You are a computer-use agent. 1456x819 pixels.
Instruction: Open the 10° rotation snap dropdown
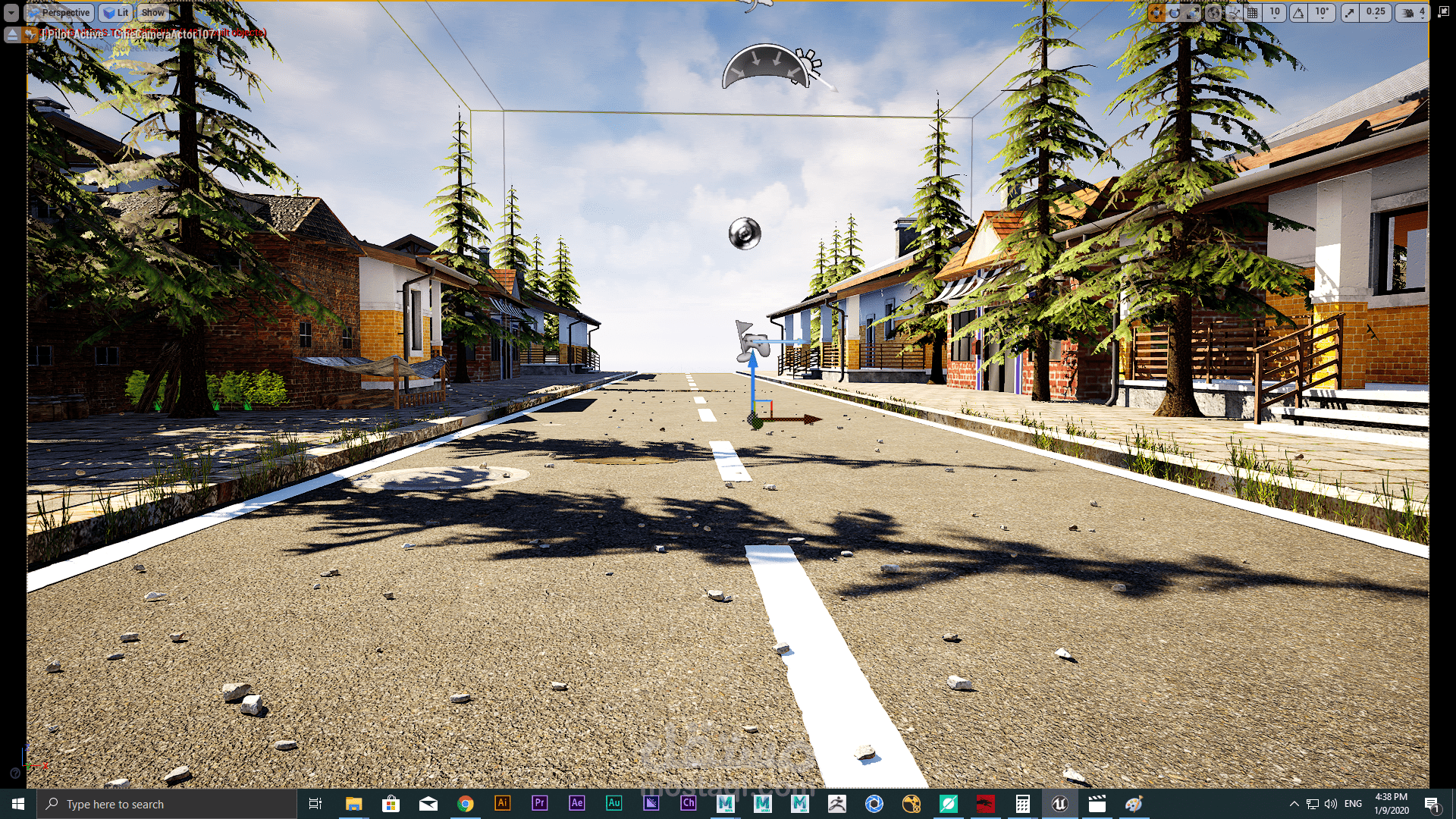click(x=1322, y=13)
